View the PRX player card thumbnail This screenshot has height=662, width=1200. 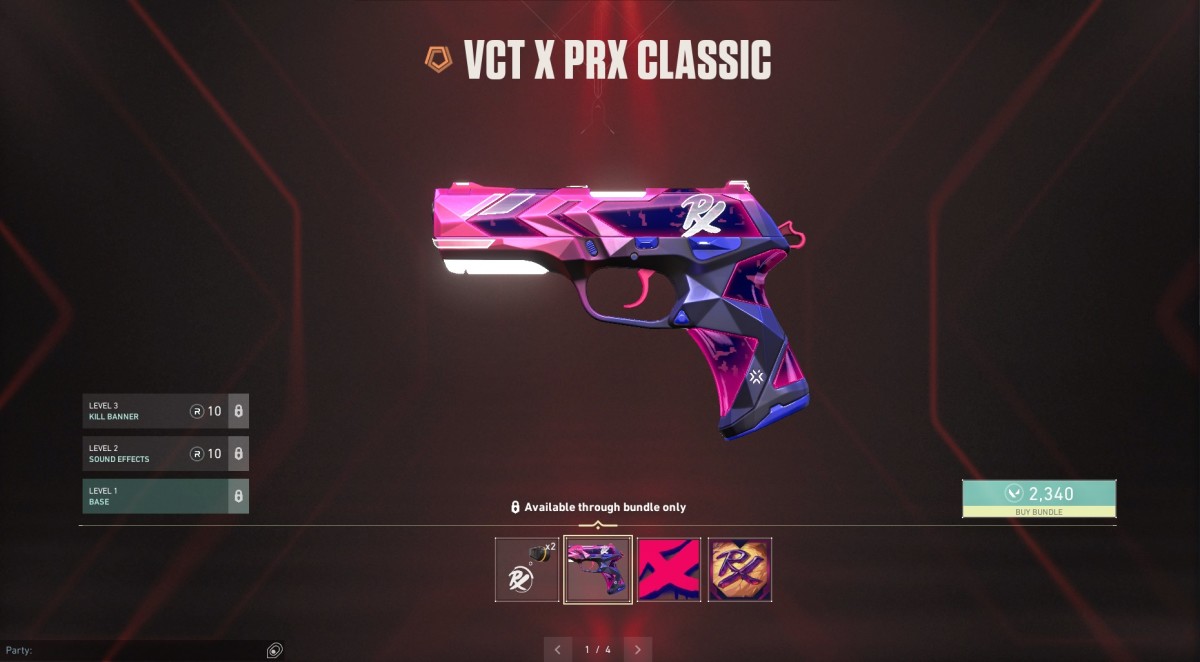pos(740,570)
